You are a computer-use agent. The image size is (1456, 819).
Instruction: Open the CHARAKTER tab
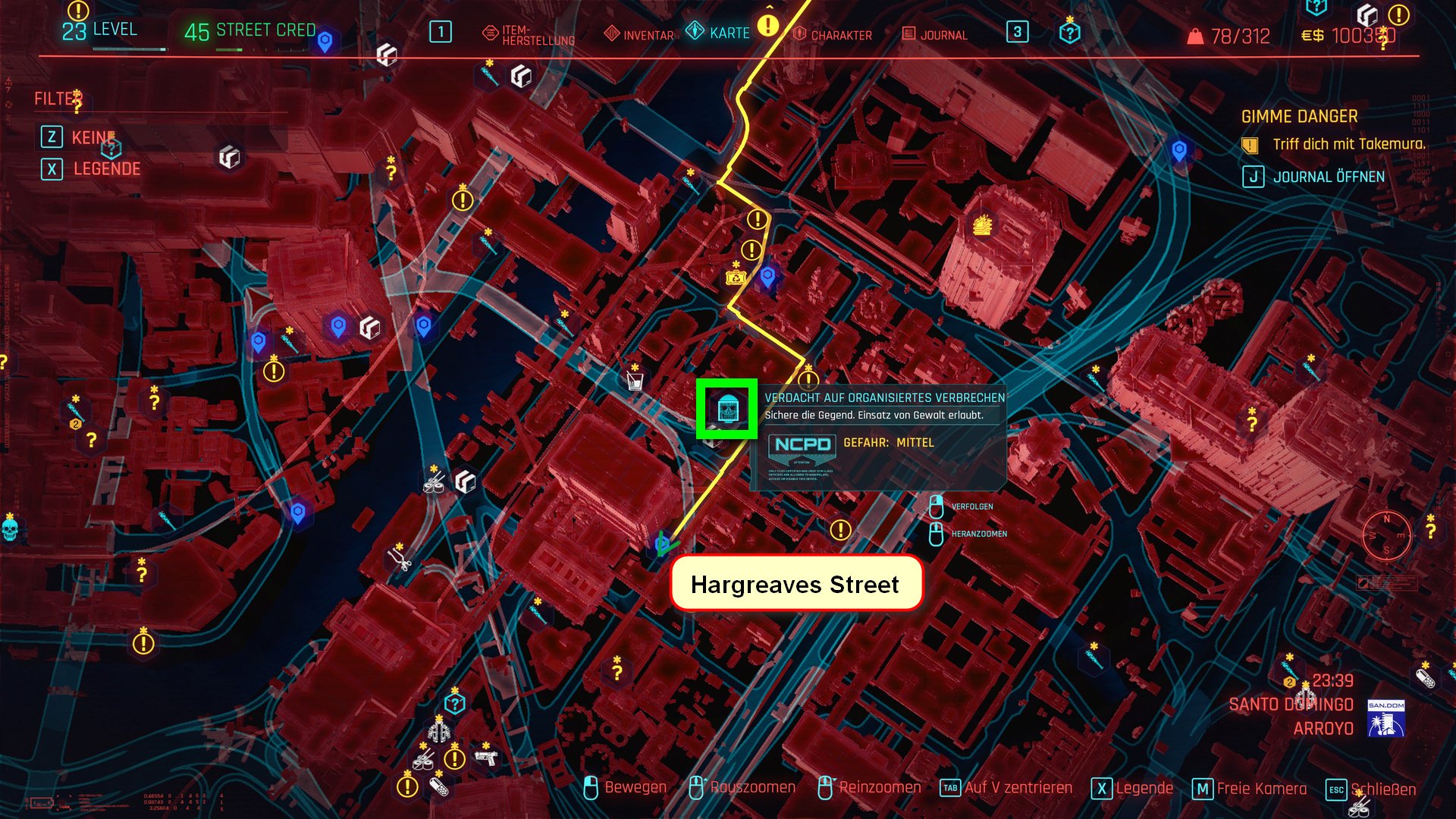click(x=840, y=33)
